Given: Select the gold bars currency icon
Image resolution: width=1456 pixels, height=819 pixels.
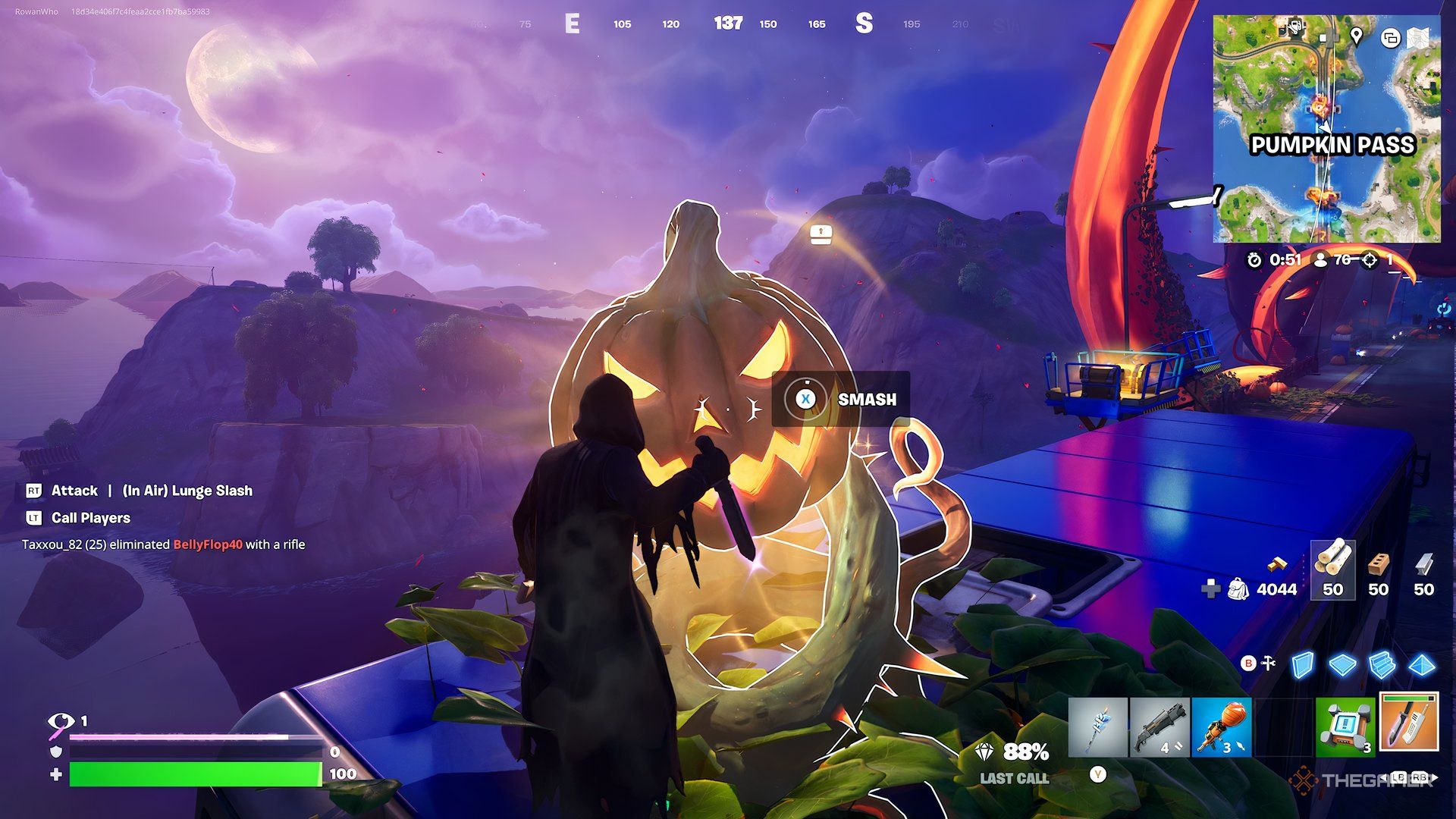Looking at the screenshot, I should coord(1276,565).
